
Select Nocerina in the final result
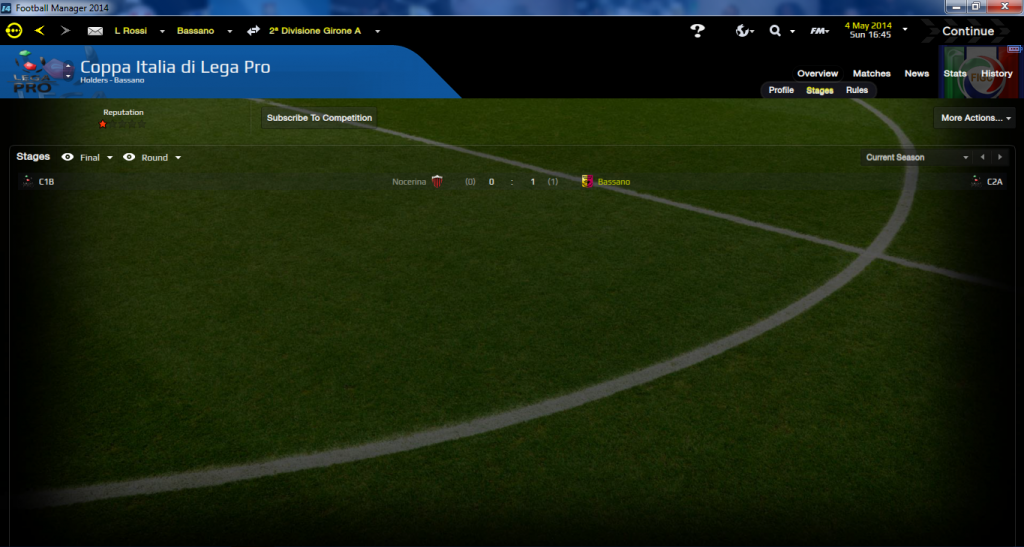click(409, 182)
